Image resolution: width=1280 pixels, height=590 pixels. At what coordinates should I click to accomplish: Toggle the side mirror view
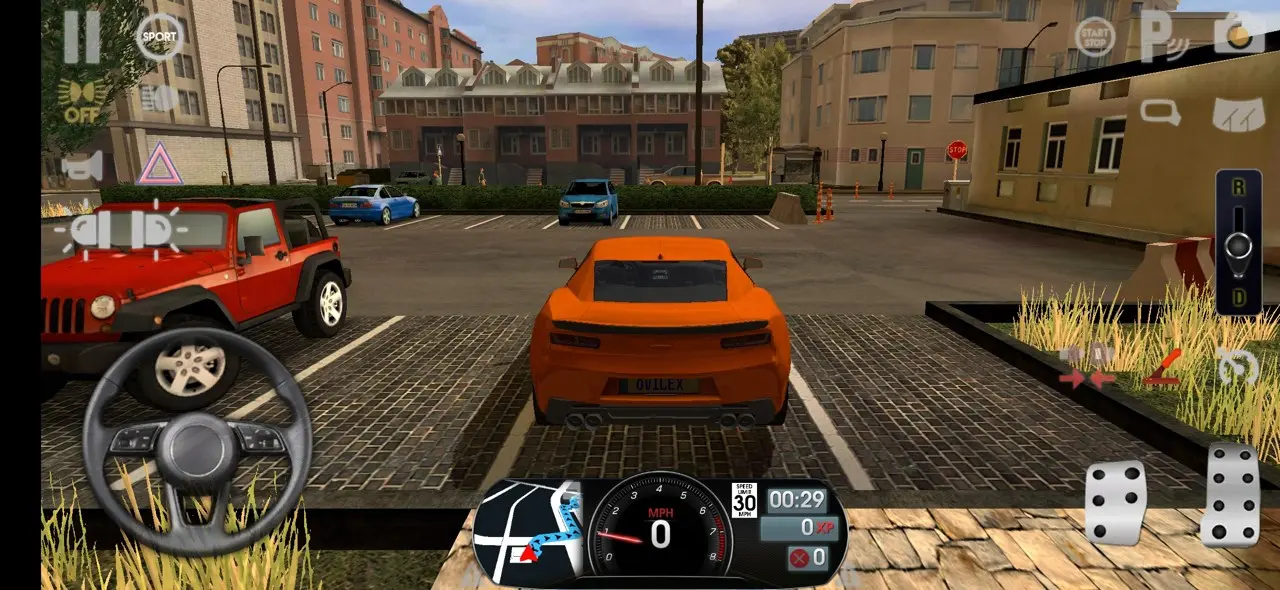click(1161, 112)
